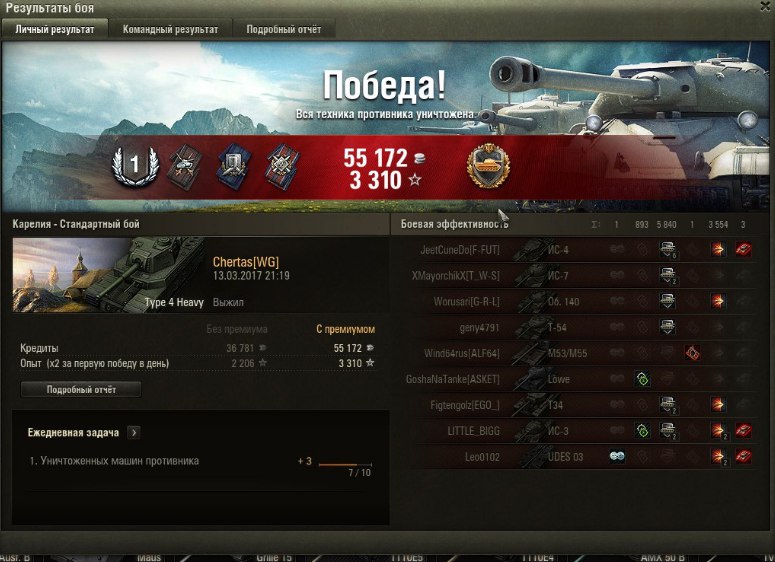Open the Подробный отчёт tab

(x=284, y=29)
